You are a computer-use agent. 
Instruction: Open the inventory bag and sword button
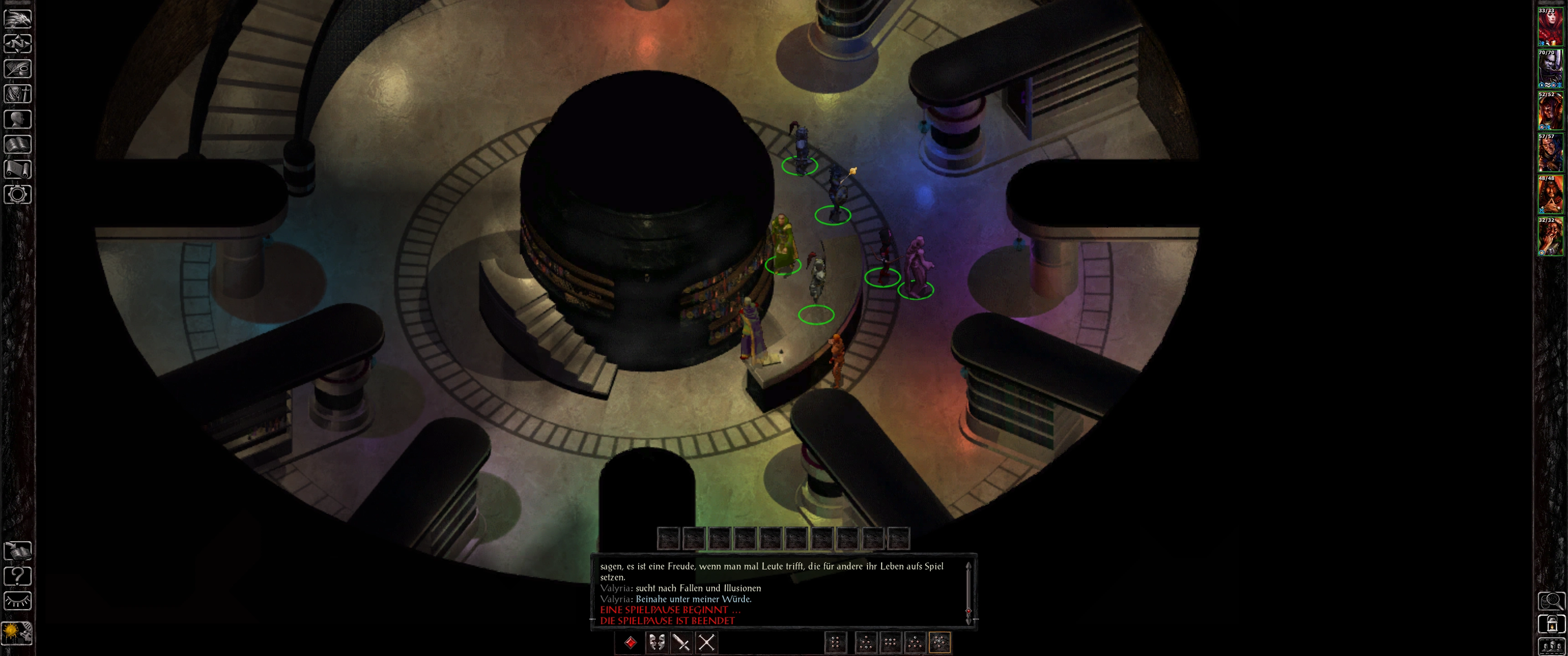pyautogui.click(x=18, y=94)
